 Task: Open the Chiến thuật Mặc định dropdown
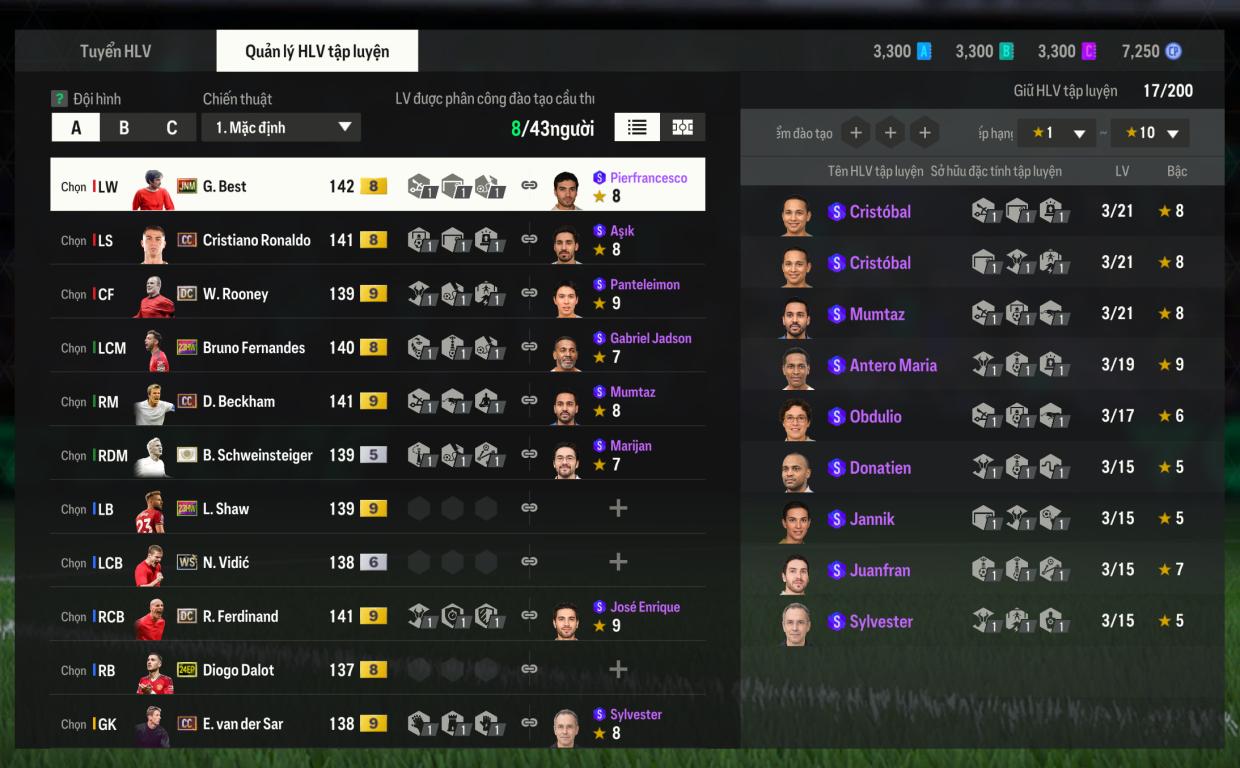pos(281,128)
